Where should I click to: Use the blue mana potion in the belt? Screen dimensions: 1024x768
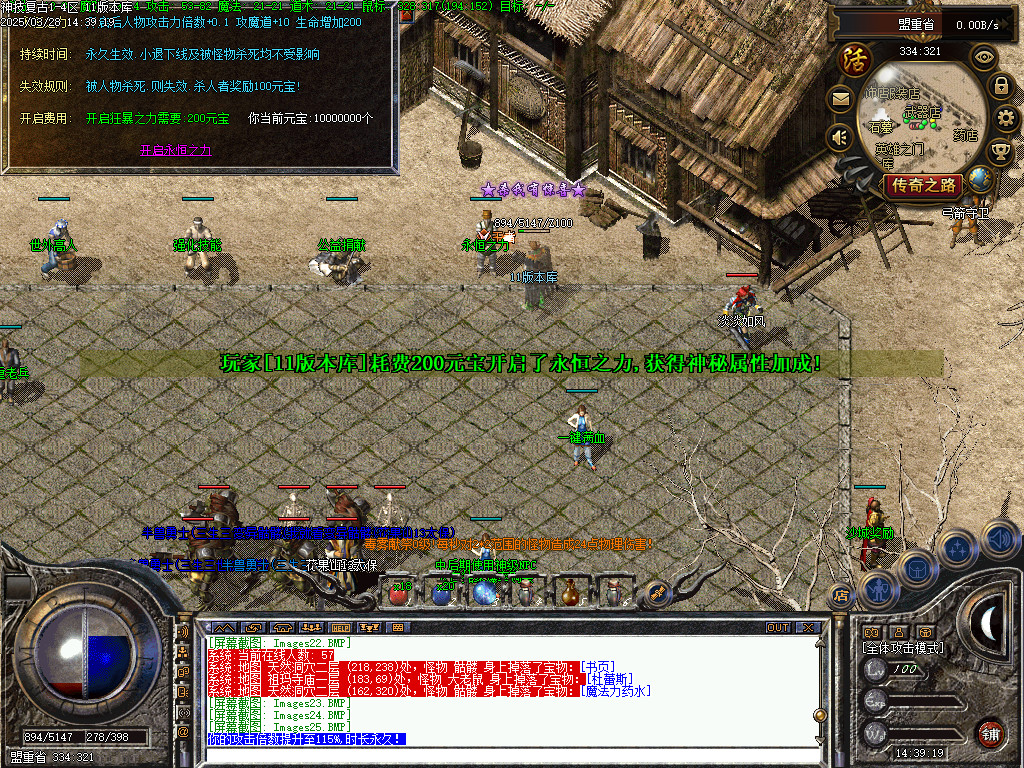click(x=441, y=594)
